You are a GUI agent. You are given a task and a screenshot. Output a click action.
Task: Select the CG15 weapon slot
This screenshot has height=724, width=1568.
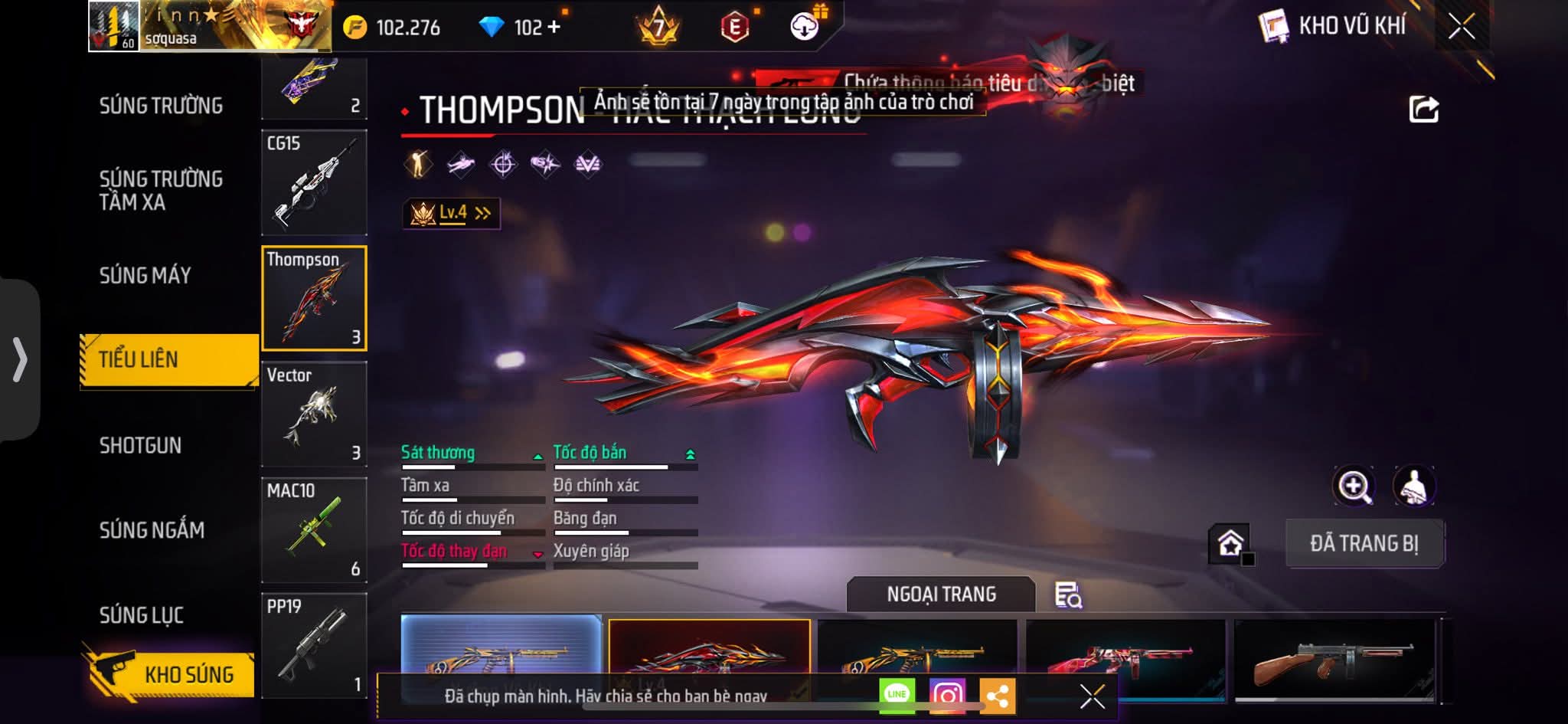314,182
